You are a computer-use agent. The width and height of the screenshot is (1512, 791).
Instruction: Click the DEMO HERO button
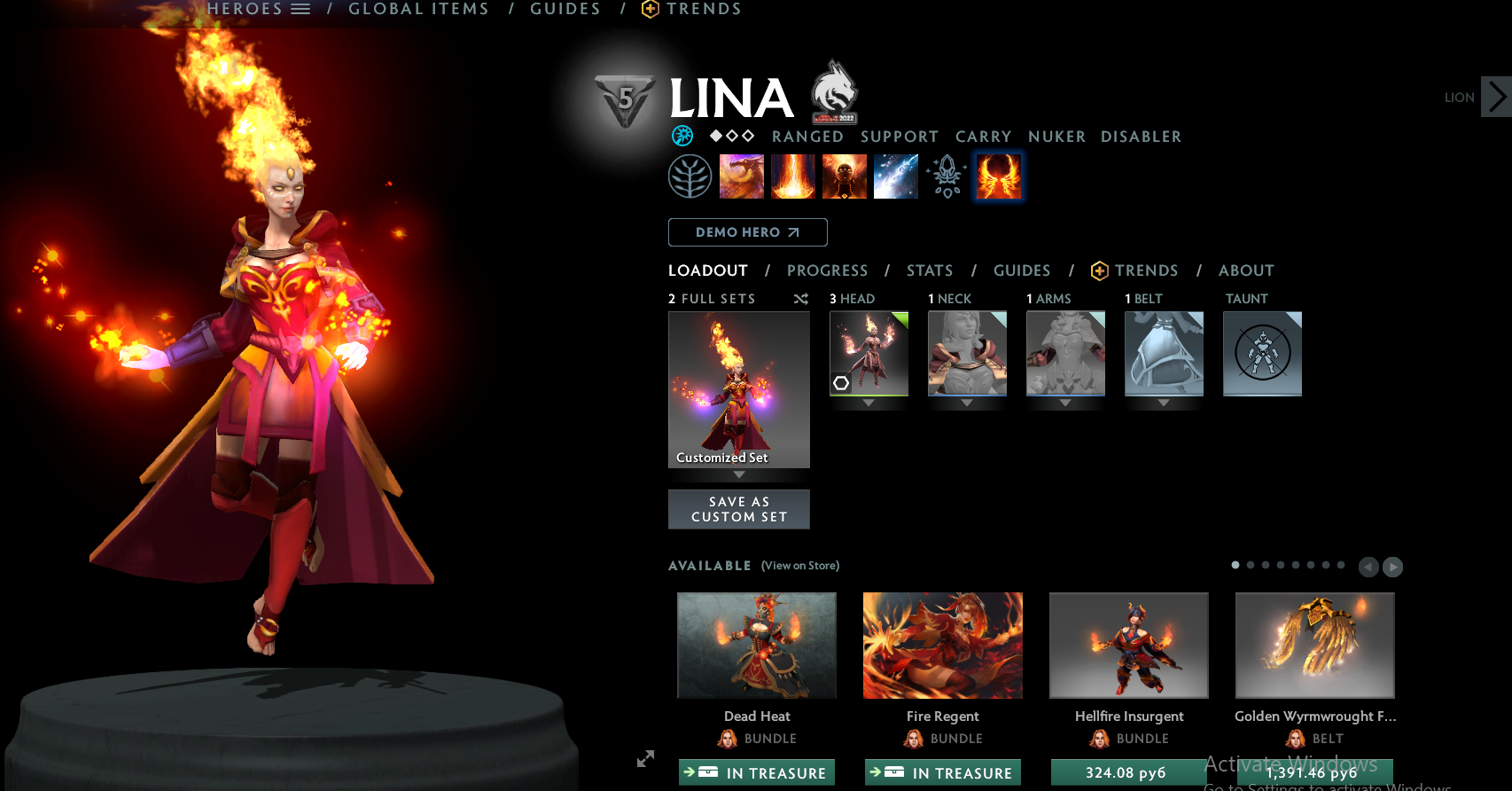(x=747, y=231)
